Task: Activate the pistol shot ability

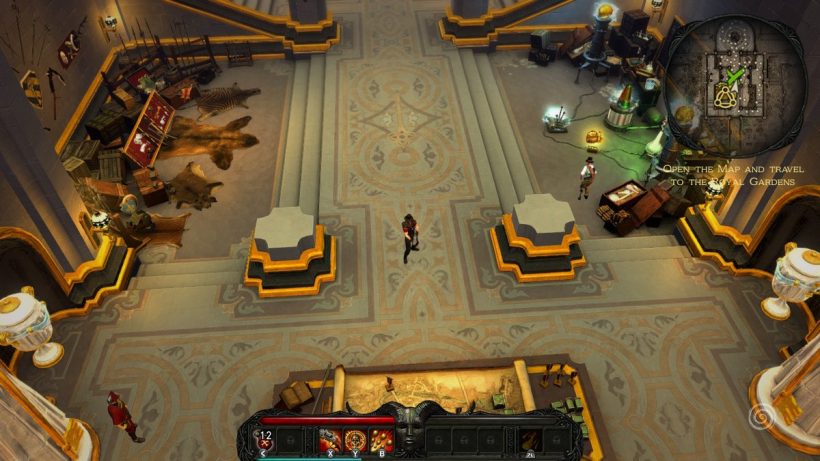Action: click(329, 440)
